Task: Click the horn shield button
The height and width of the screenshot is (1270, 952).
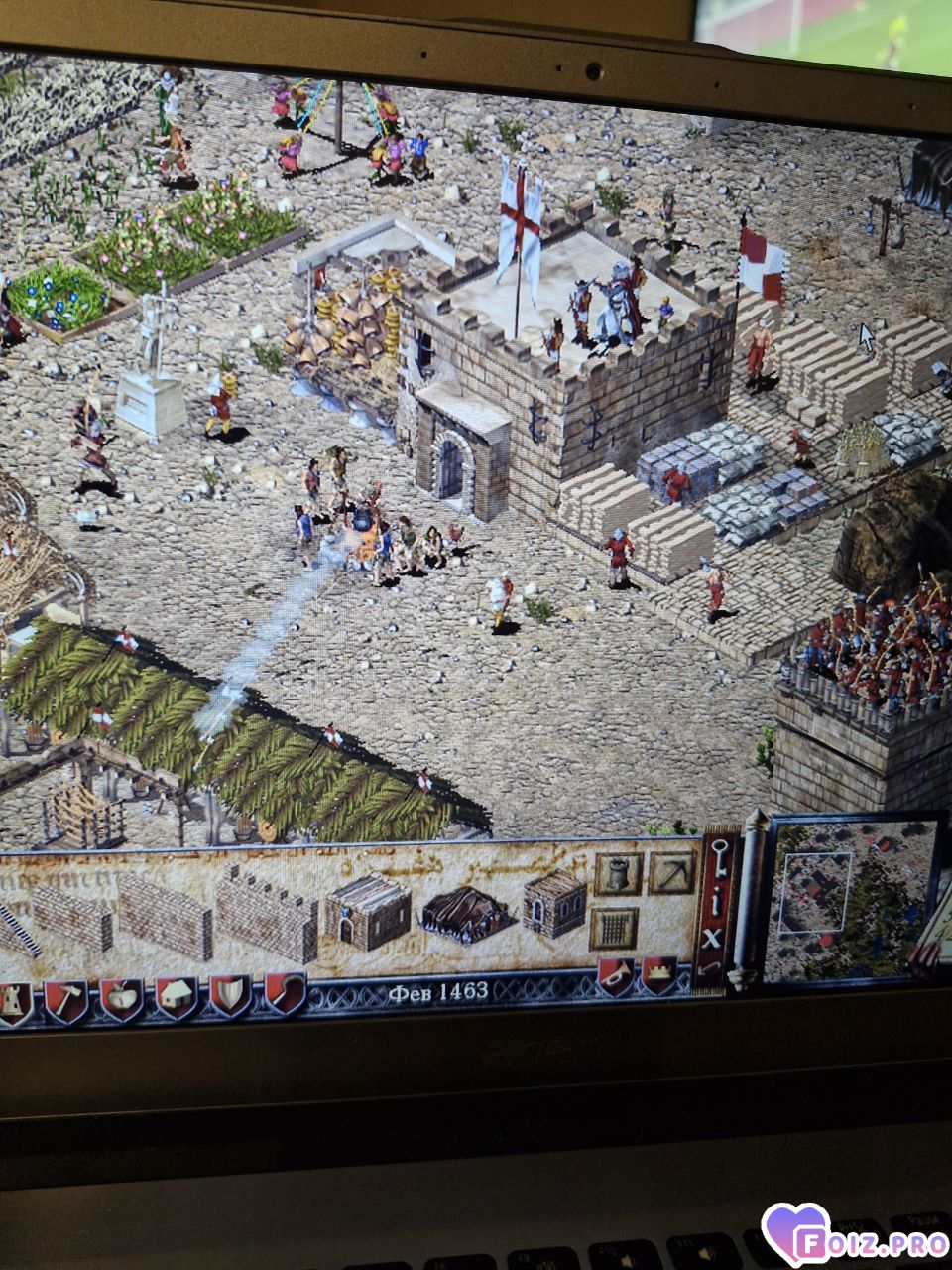Action: pos(614,976)
